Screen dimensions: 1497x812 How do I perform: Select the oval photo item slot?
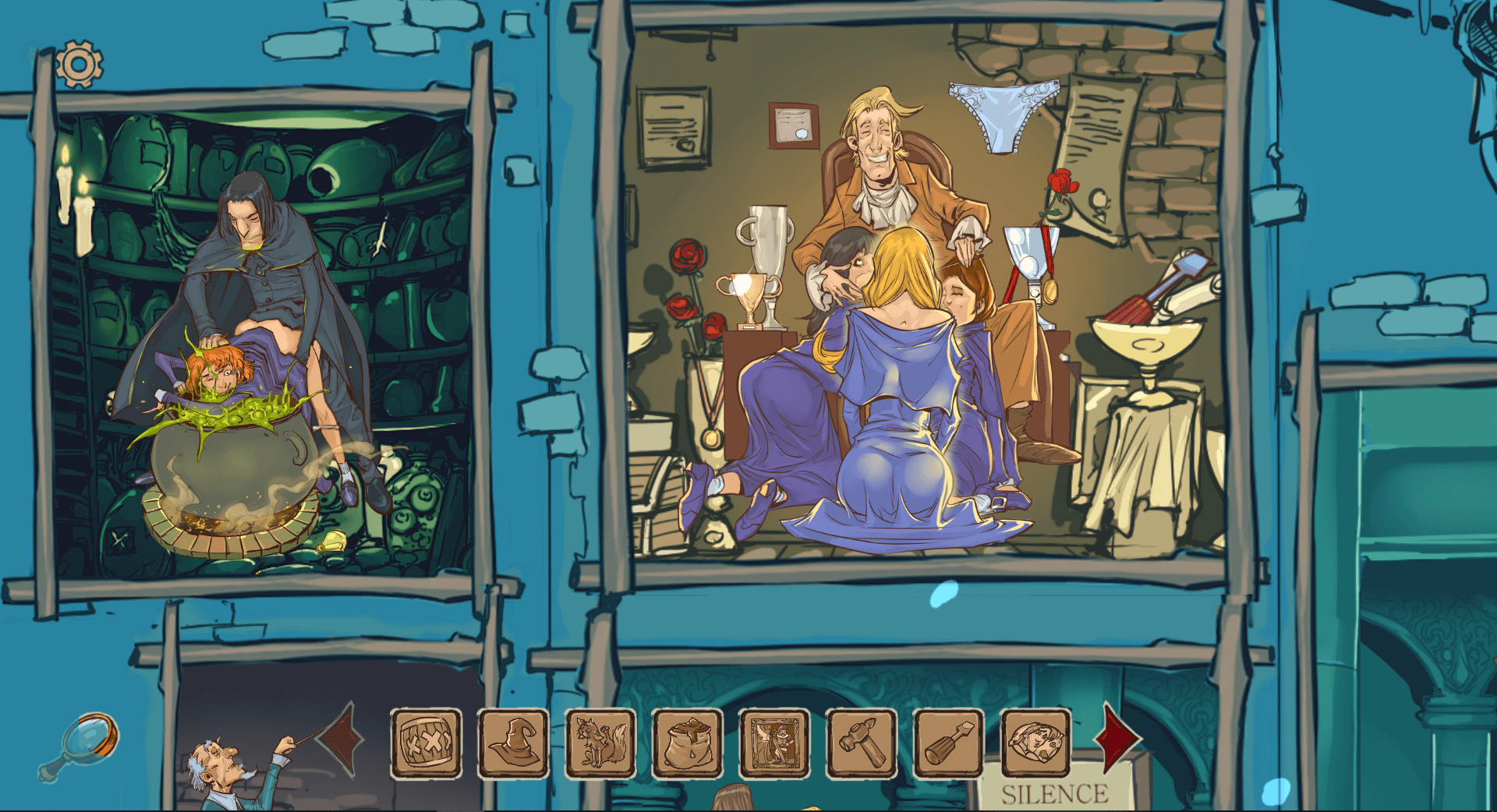[1035, 743]
